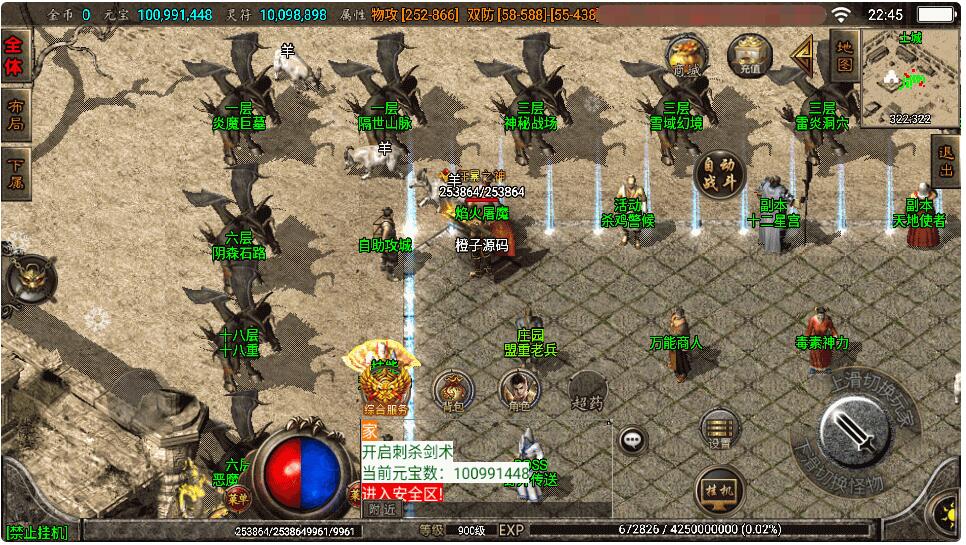
Task: Collapse the top icons with the golden arrow
Action: (802, 56)
